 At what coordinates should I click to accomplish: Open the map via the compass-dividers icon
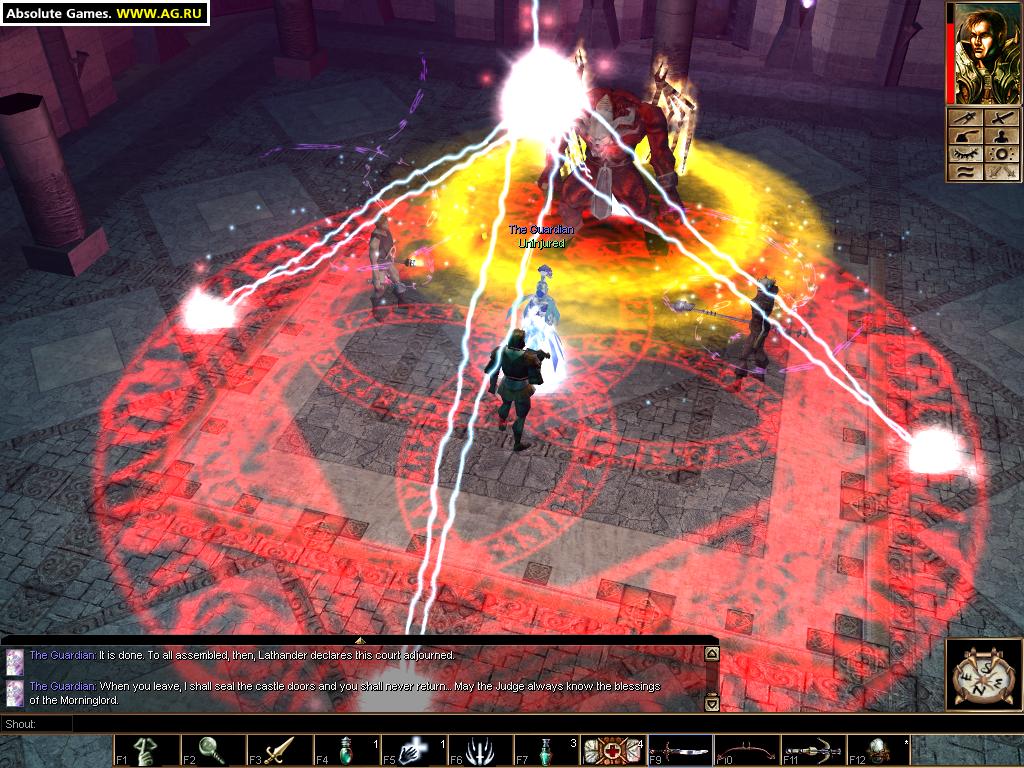(x=963, y=120)
